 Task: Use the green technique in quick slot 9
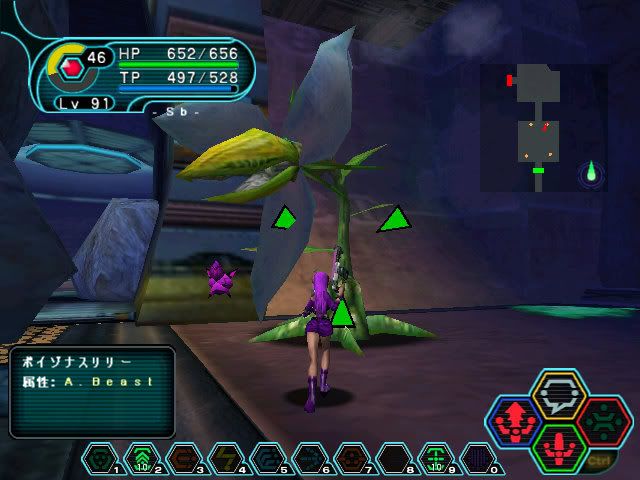pyautogui.click(x=435, y=459)
